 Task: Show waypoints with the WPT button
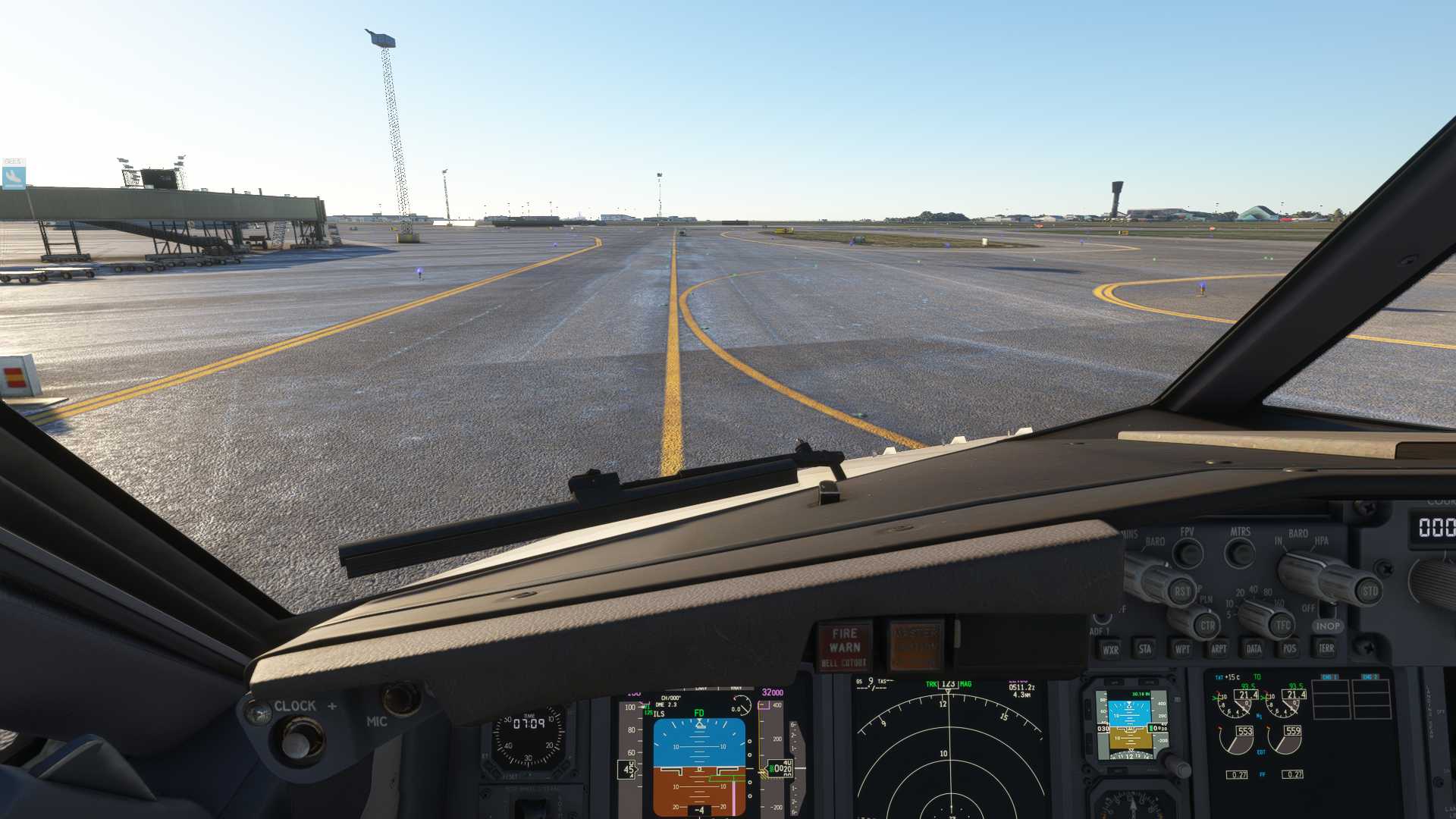click(x=1181, y=648)
